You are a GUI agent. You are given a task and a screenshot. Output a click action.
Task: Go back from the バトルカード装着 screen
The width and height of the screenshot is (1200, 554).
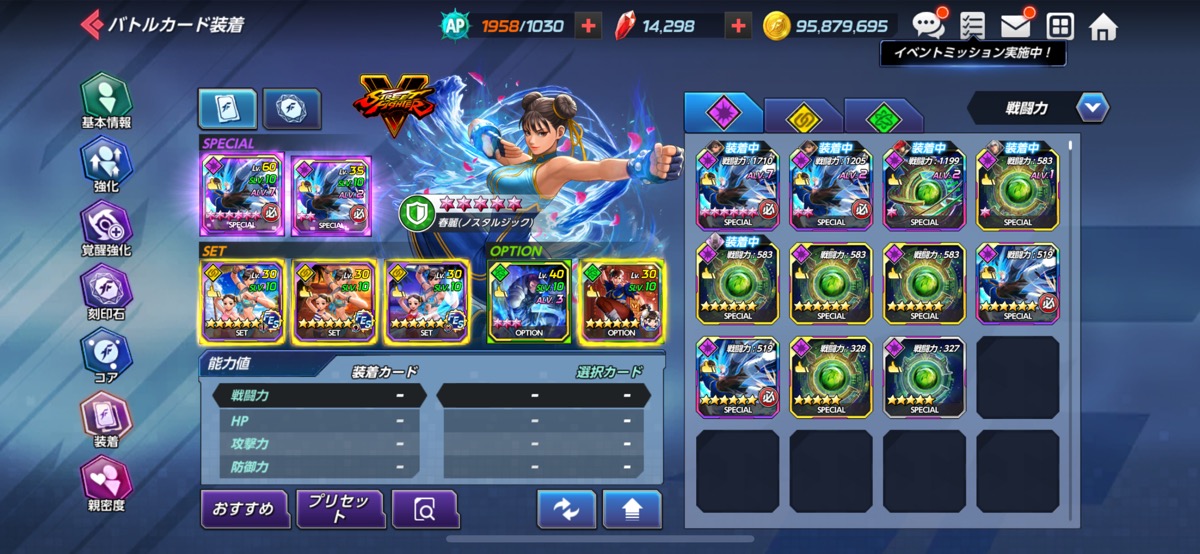click(92, 24)
